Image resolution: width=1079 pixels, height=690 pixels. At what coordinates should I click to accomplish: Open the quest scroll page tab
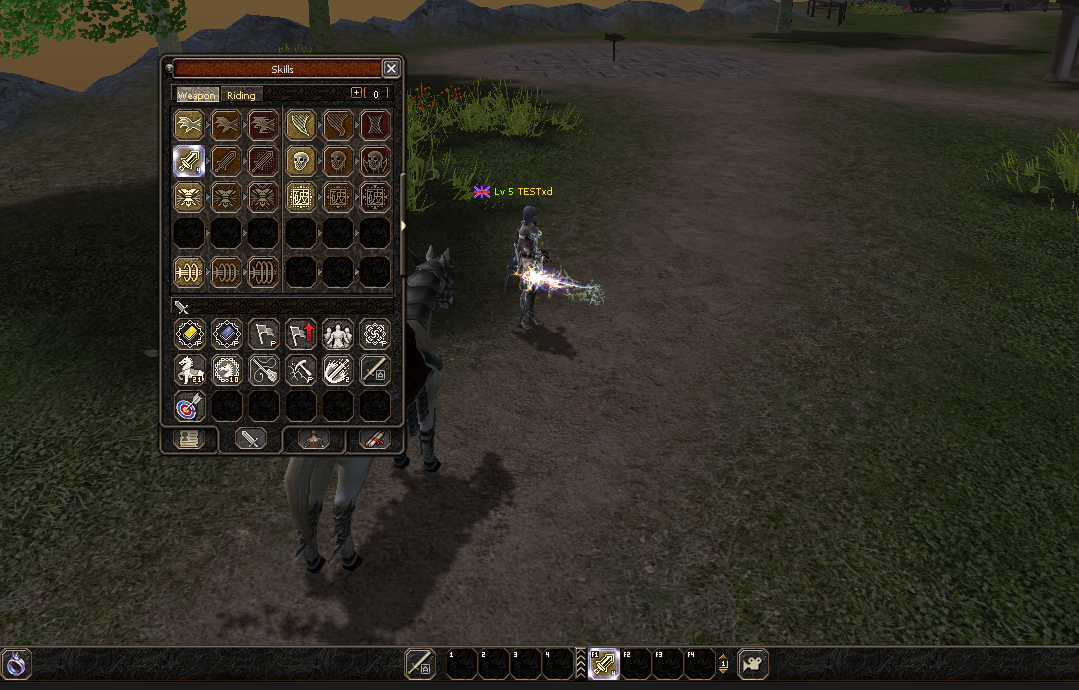(373, 439)
